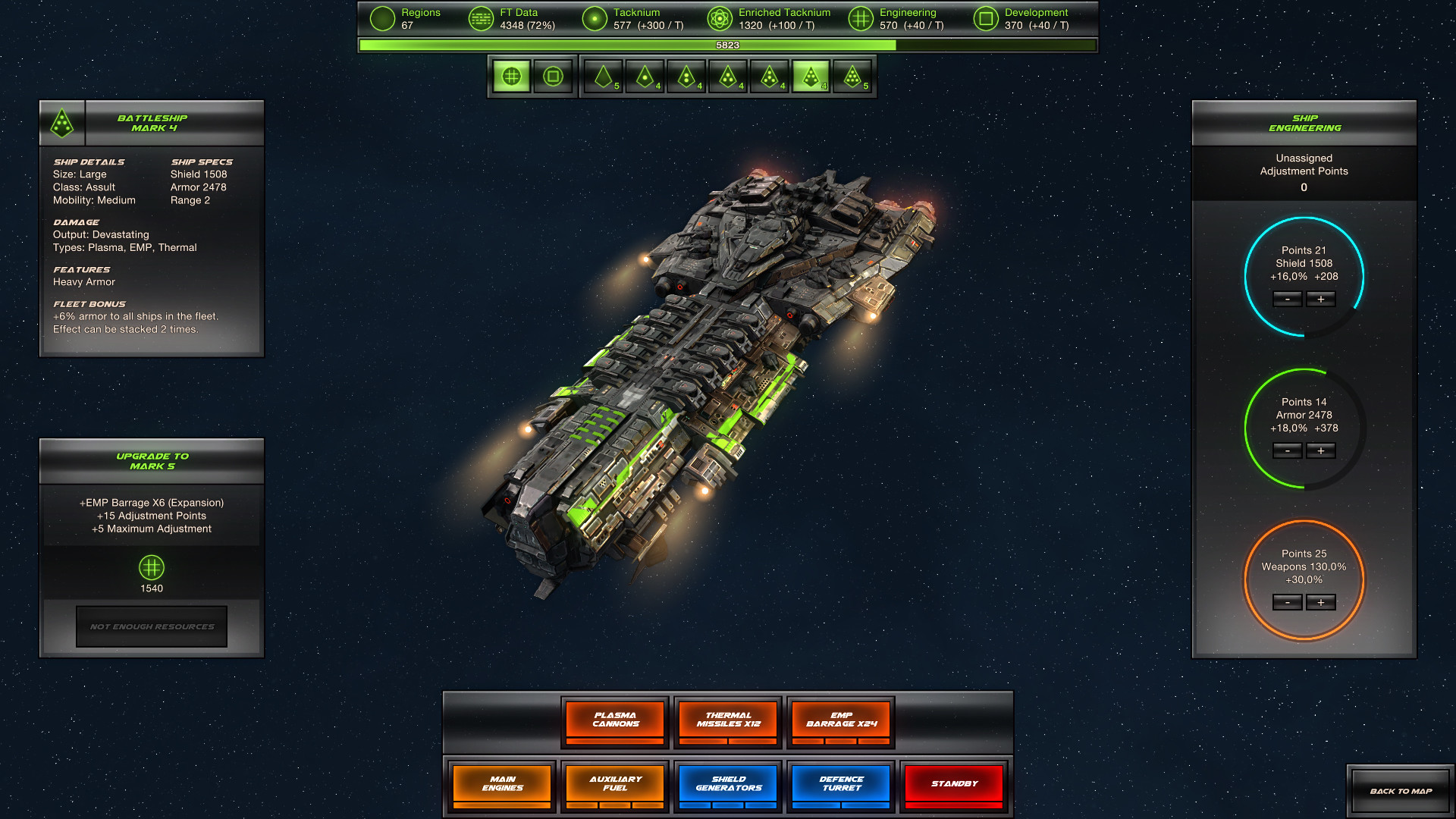Click the Not Enough Resources upgrade button

pos(151,626)
